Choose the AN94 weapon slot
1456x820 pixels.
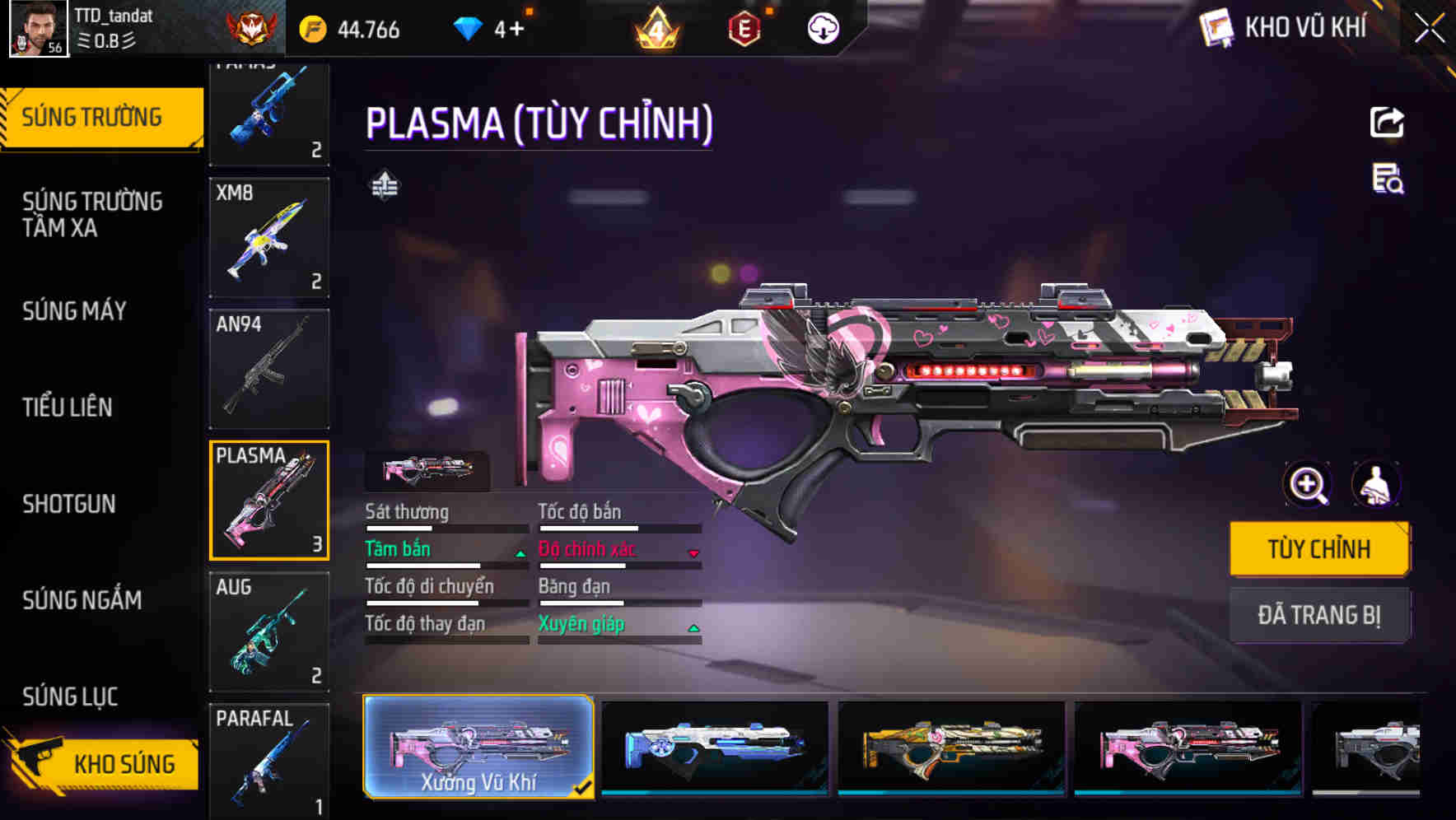[x=269, y=369]
